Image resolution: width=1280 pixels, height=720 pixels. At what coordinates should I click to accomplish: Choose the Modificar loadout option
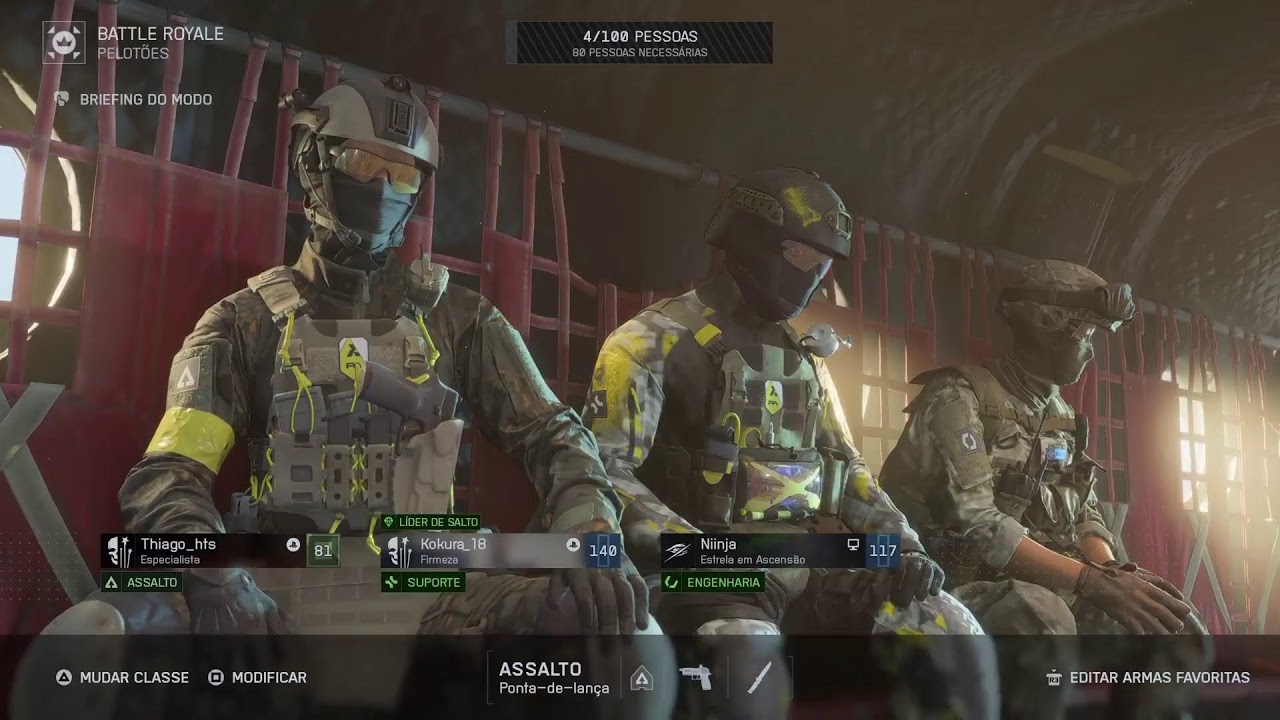(257, 677)
